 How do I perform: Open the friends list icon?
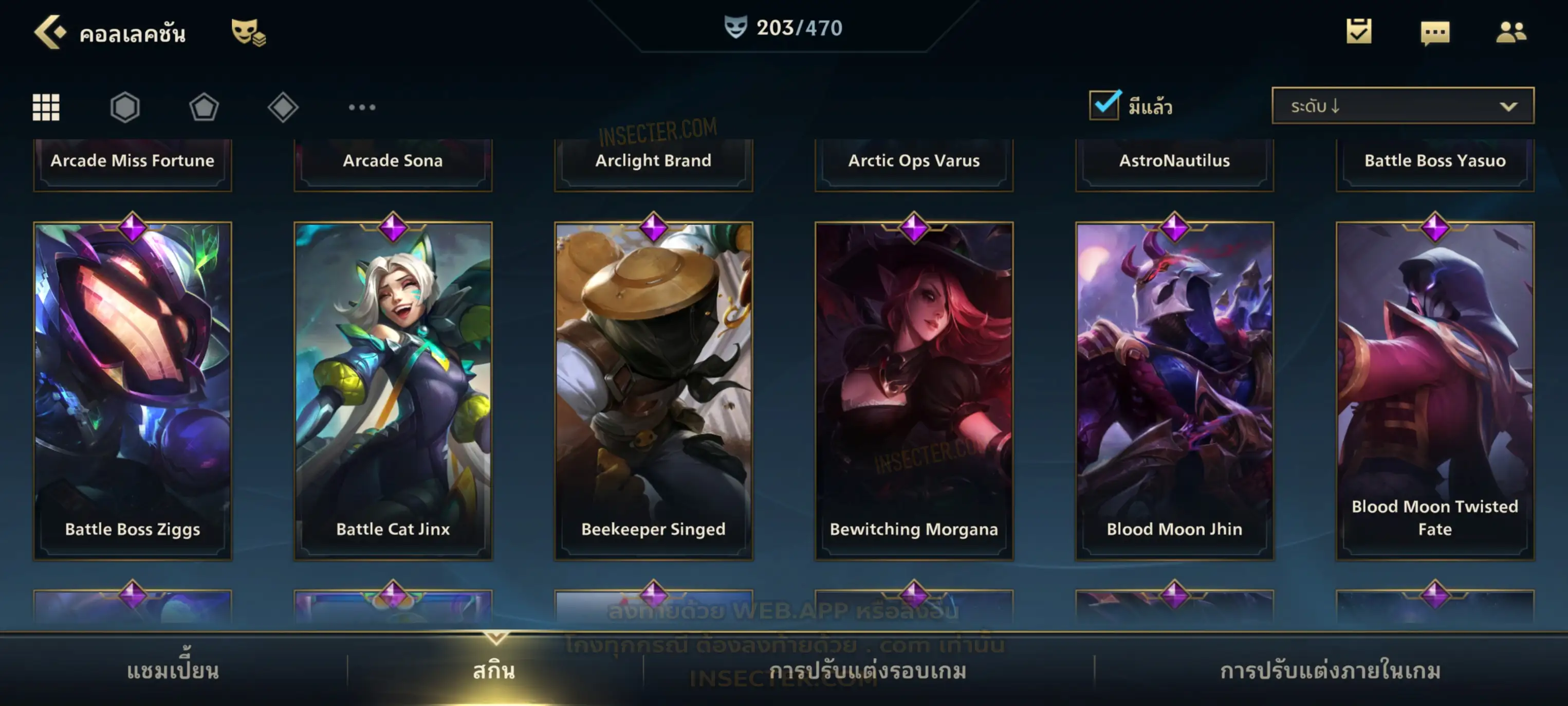pos(1510,32)
